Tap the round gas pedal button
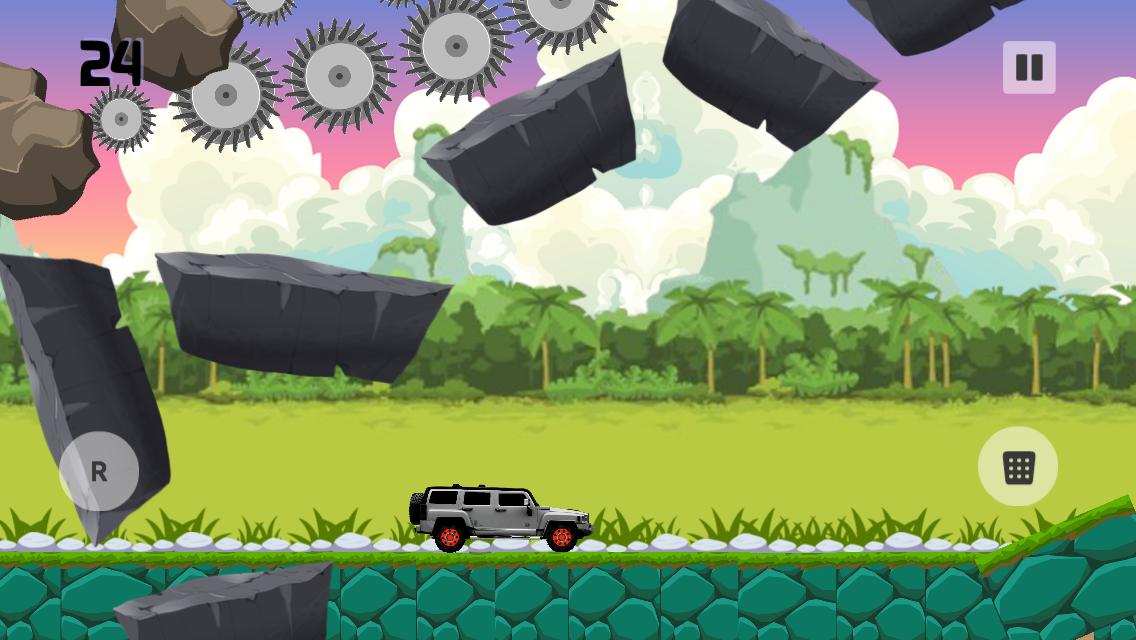Viewport: 1136px width, 640px height. 1018,467
